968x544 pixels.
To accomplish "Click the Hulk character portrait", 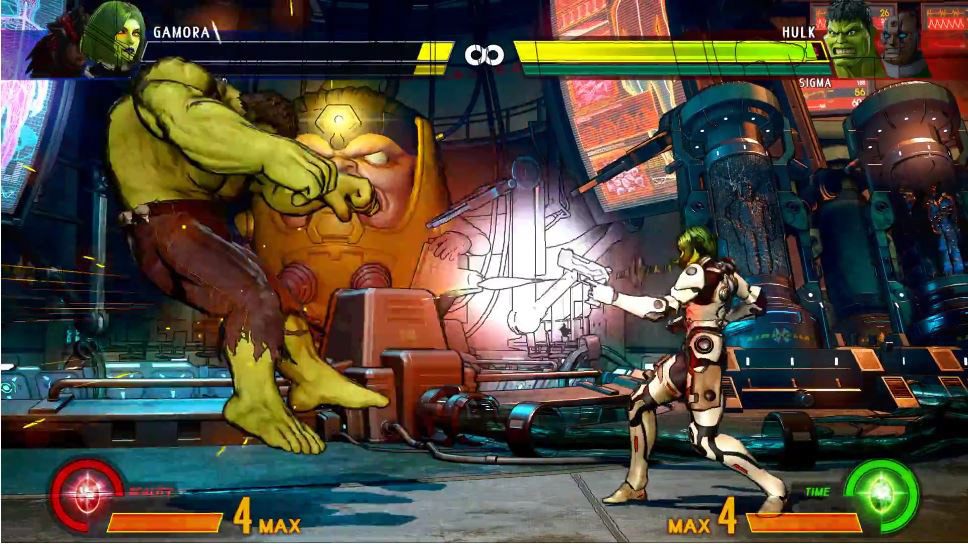I will point(851,42).
